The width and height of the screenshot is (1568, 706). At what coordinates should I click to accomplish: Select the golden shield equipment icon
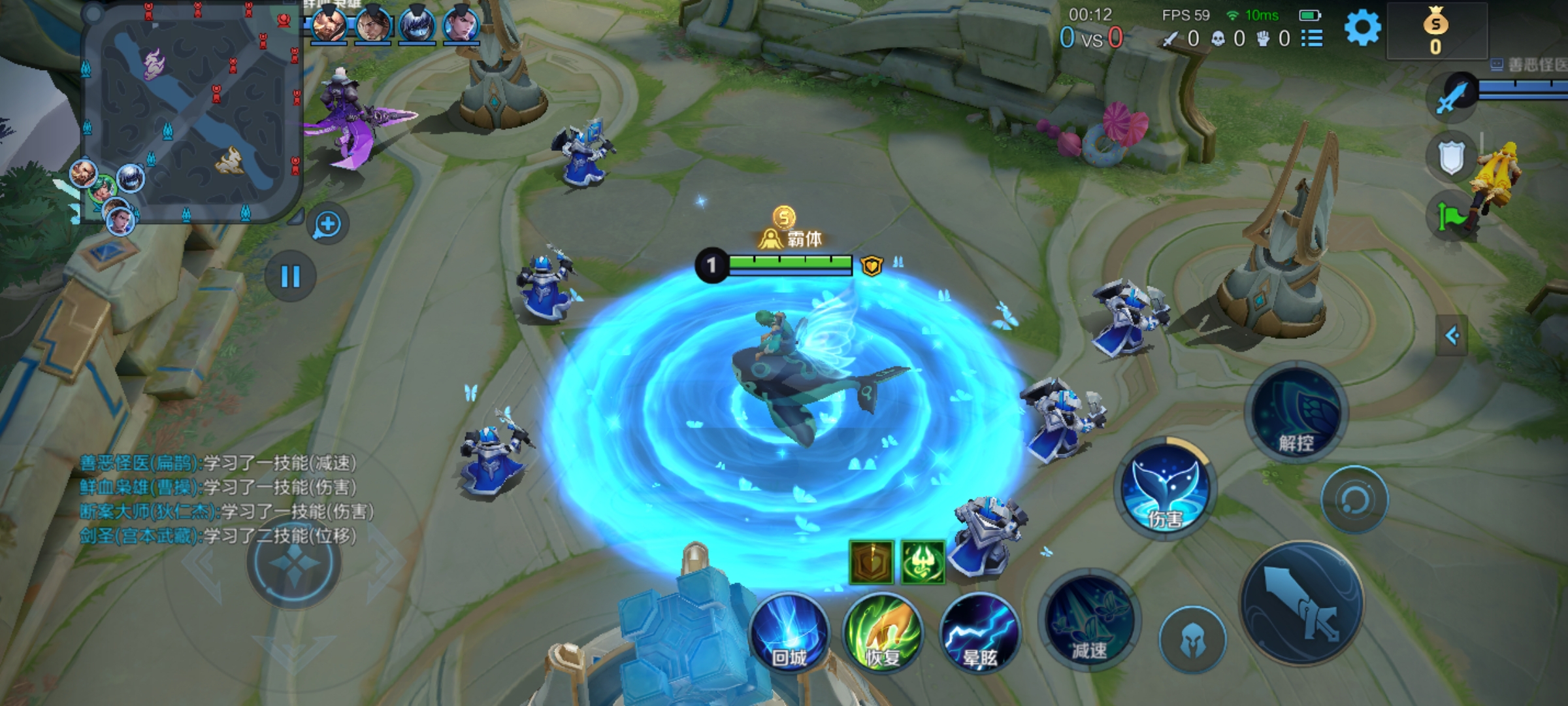coord(871,562)
